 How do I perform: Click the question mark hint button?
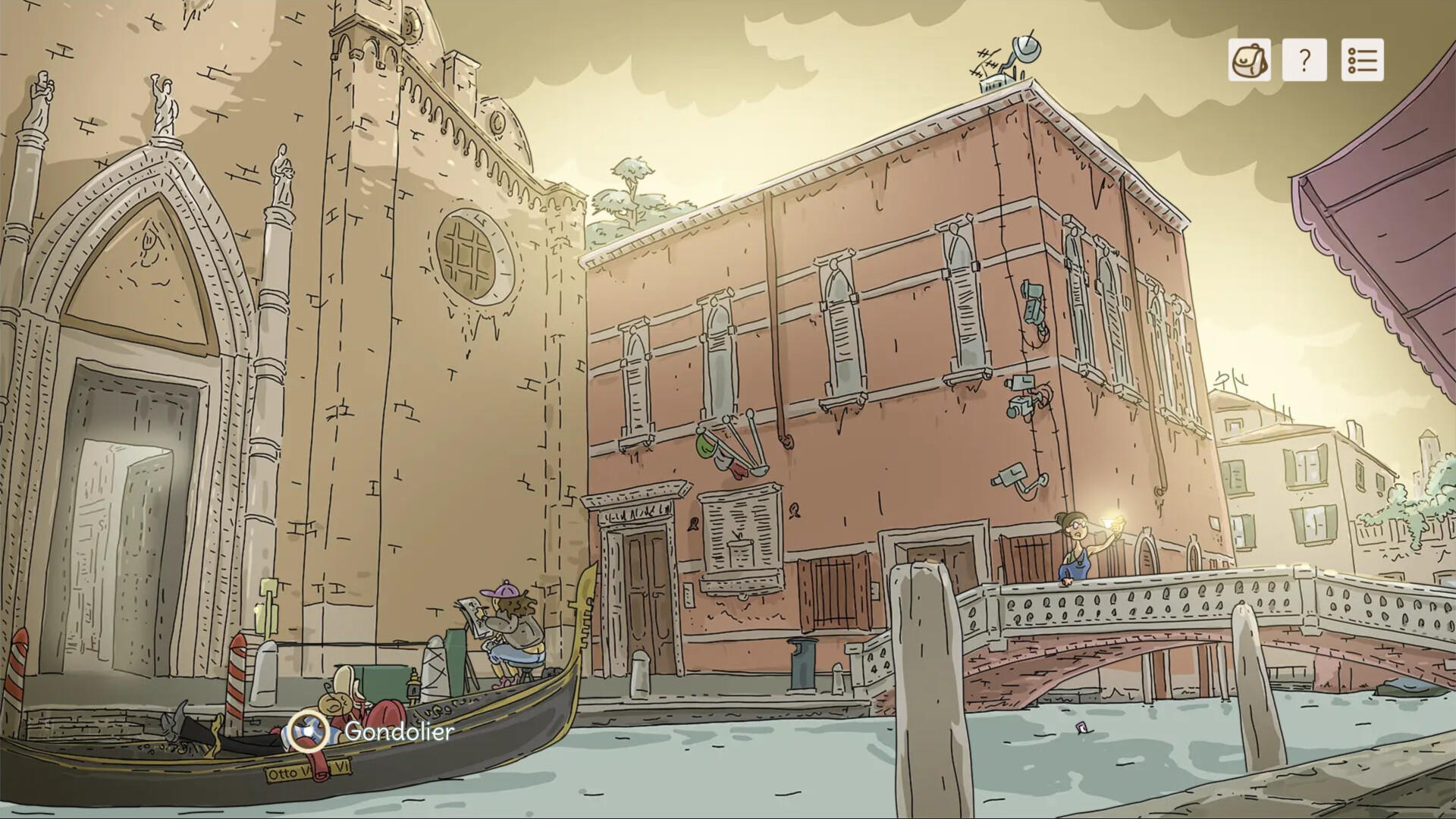[1304, 60]
